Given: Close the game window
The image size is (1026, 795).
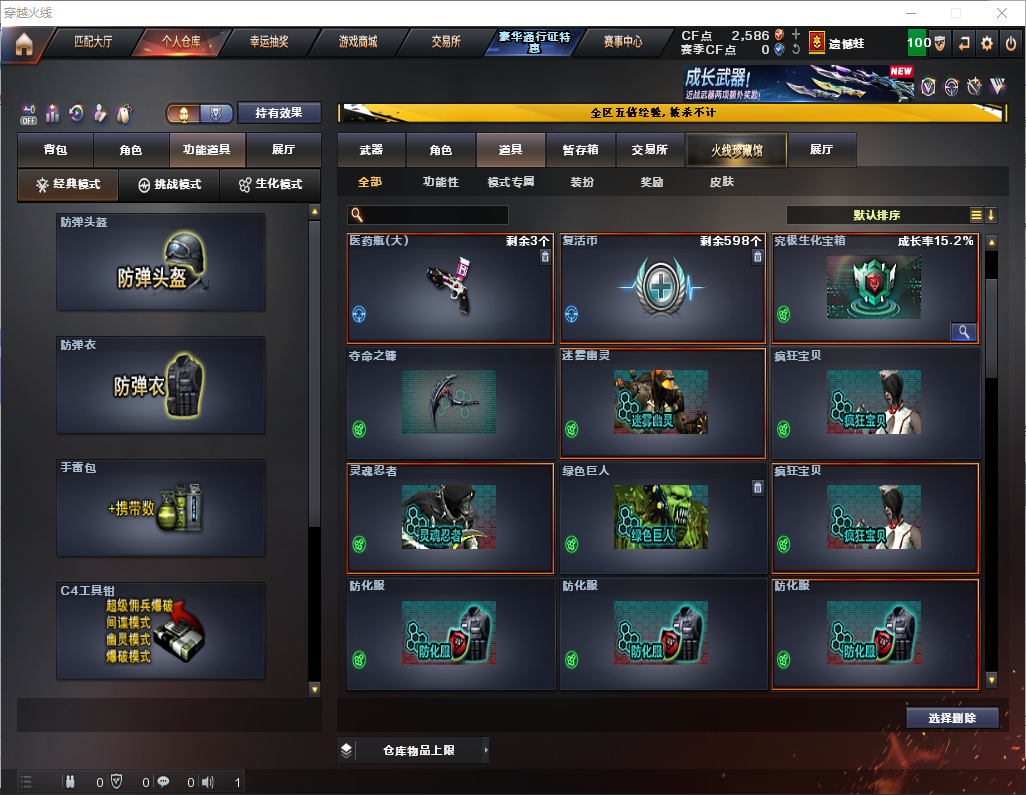Looking at the screenshot, I should 1002,13.
